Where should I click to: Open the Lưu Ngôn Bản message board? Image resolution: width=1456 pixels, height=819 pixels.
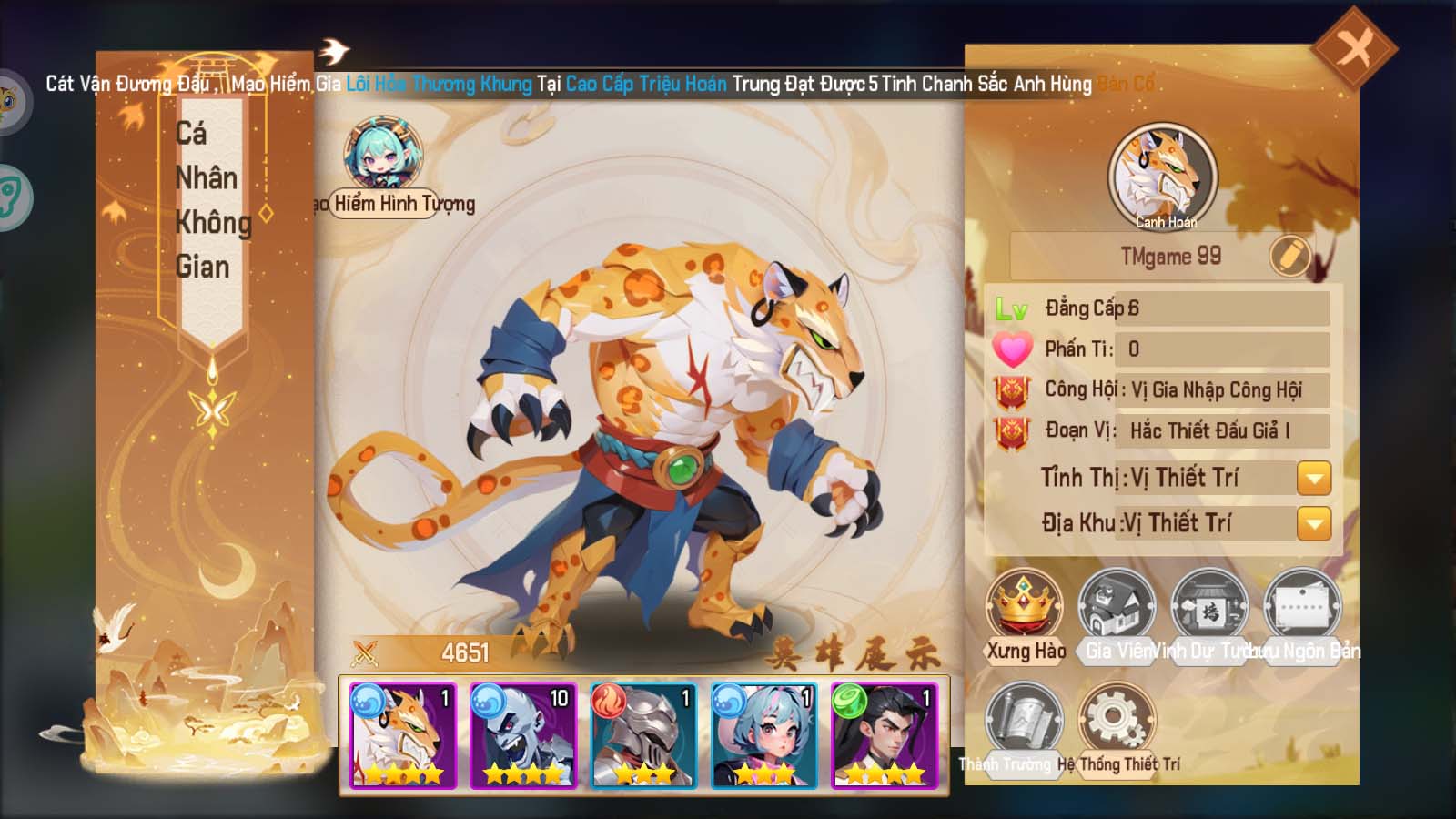click(x=1302, y=606)
